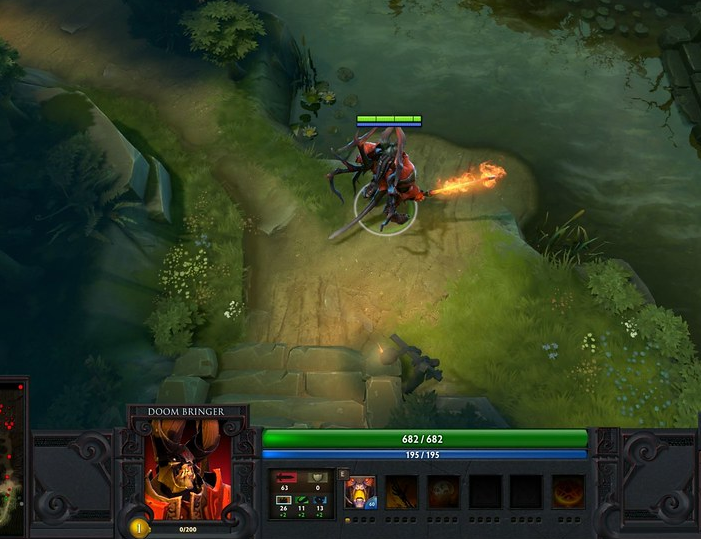Activate the Devour ability icon

(360, 492)
